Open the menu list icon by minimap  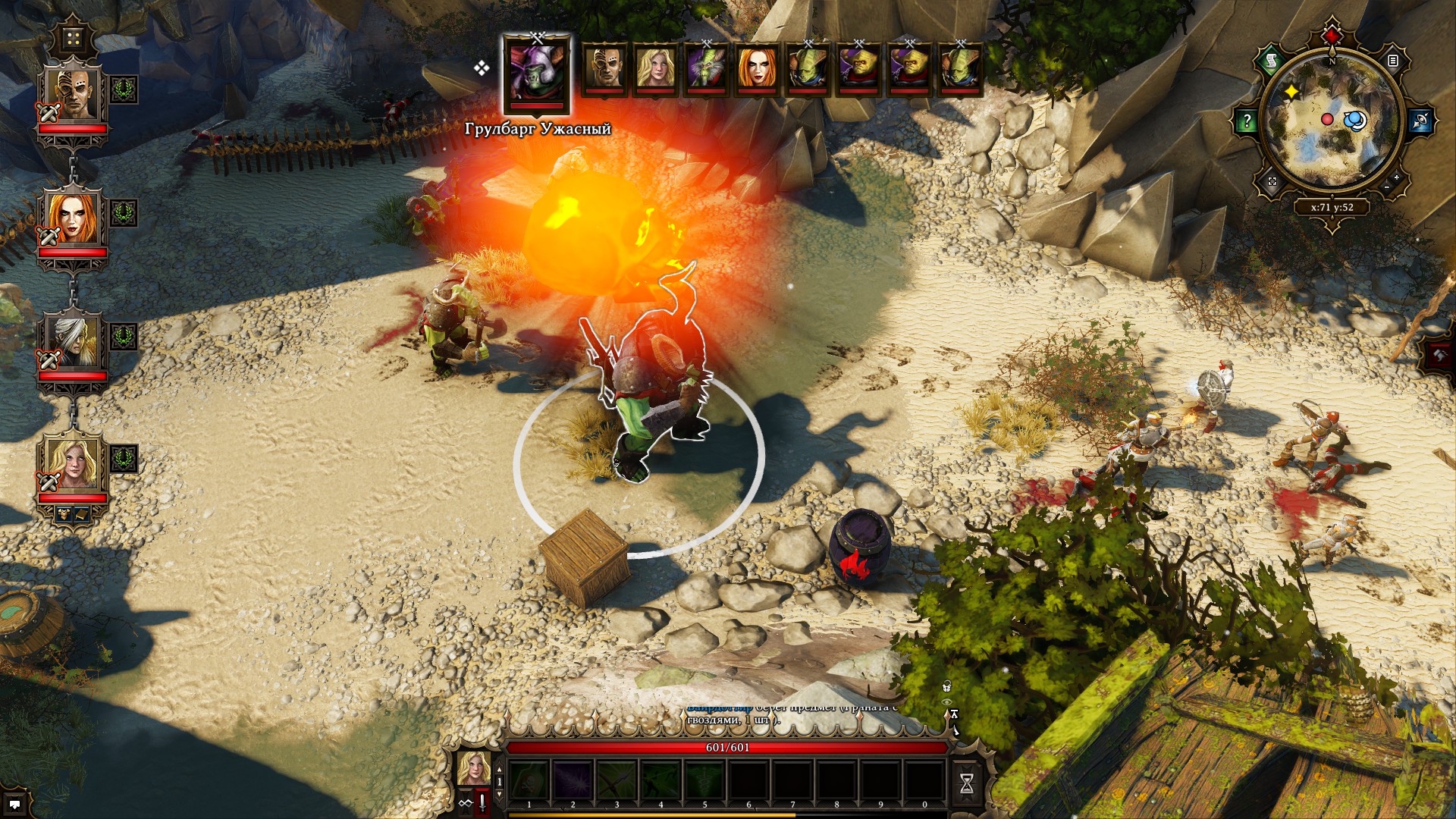1392,61
